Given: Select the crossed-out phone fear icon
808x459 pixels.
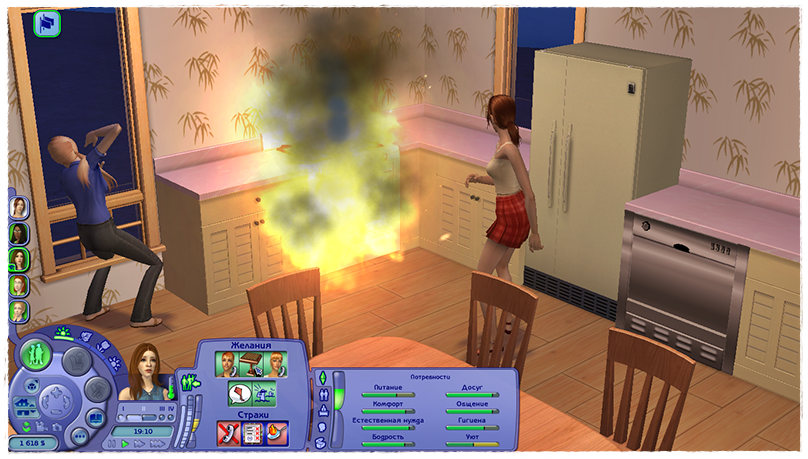Looking at the screenshot, I should tap(229, 432).
